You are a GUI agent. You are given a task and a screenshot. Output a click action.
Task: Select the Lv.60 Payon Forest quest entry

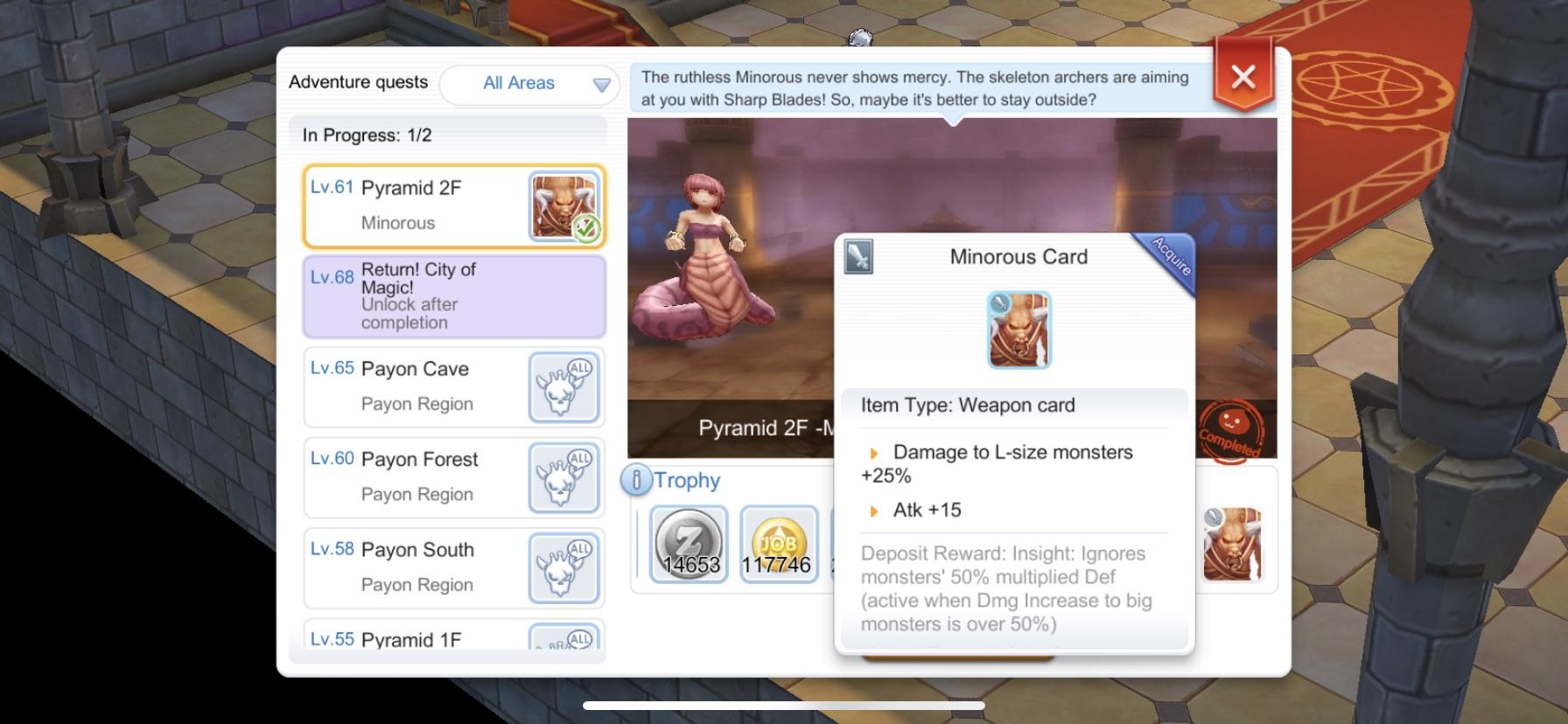click(x=437, y=477)
